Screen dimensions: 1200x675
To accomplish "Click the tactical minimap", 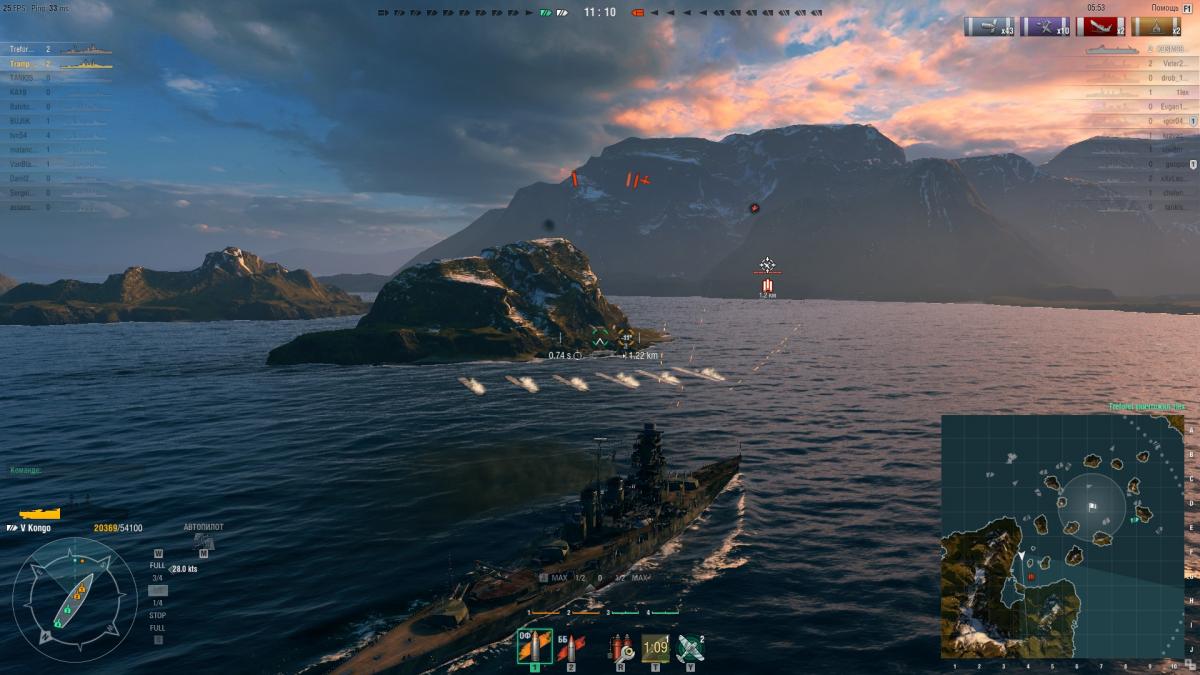I will pyautogui.click(x=1061, y=537).
